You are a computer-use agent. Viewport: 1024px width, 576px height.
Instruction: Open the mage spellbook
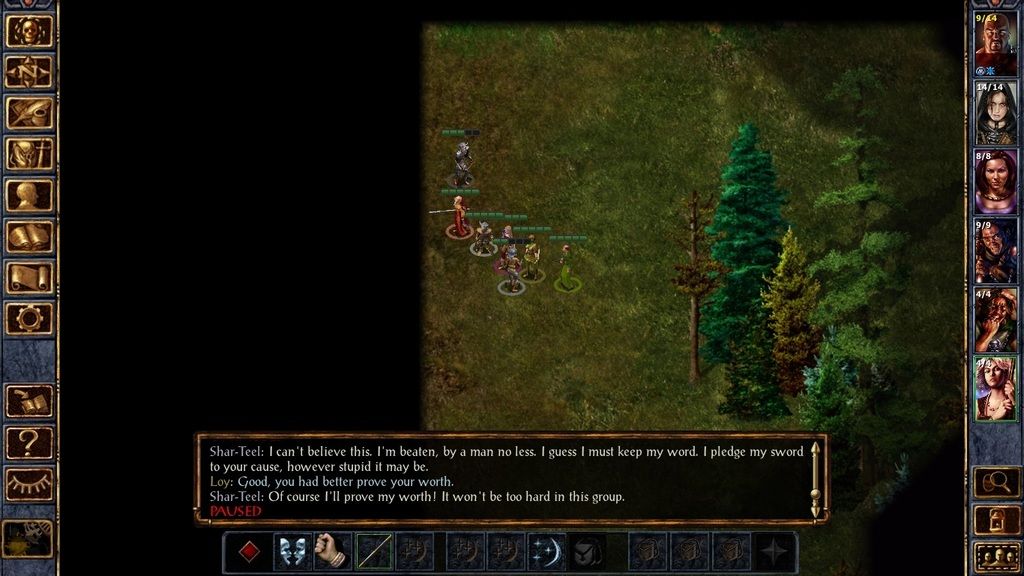(29, 237)
